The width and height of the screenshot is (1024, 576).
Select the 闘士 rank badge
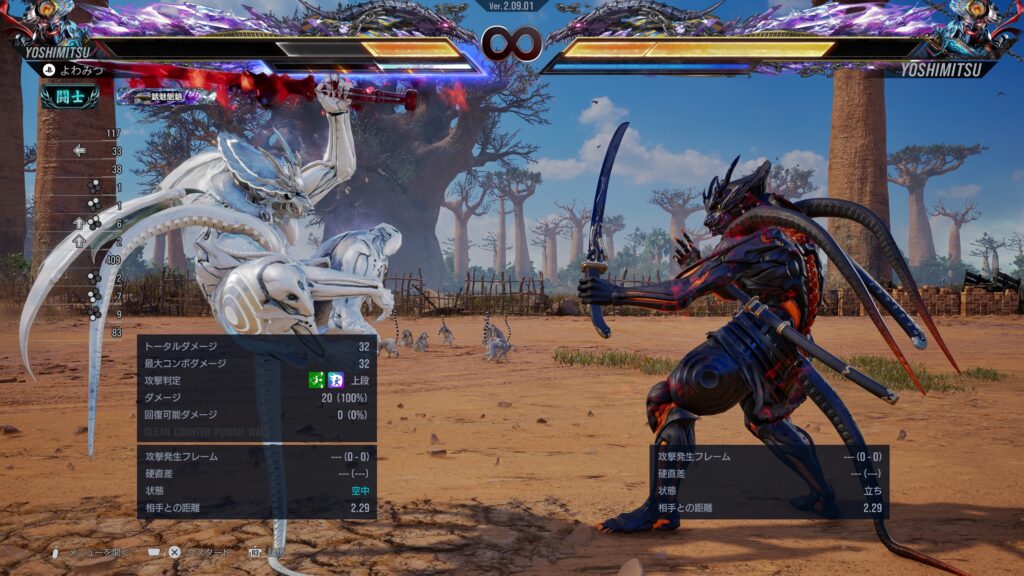coord(70,96)
